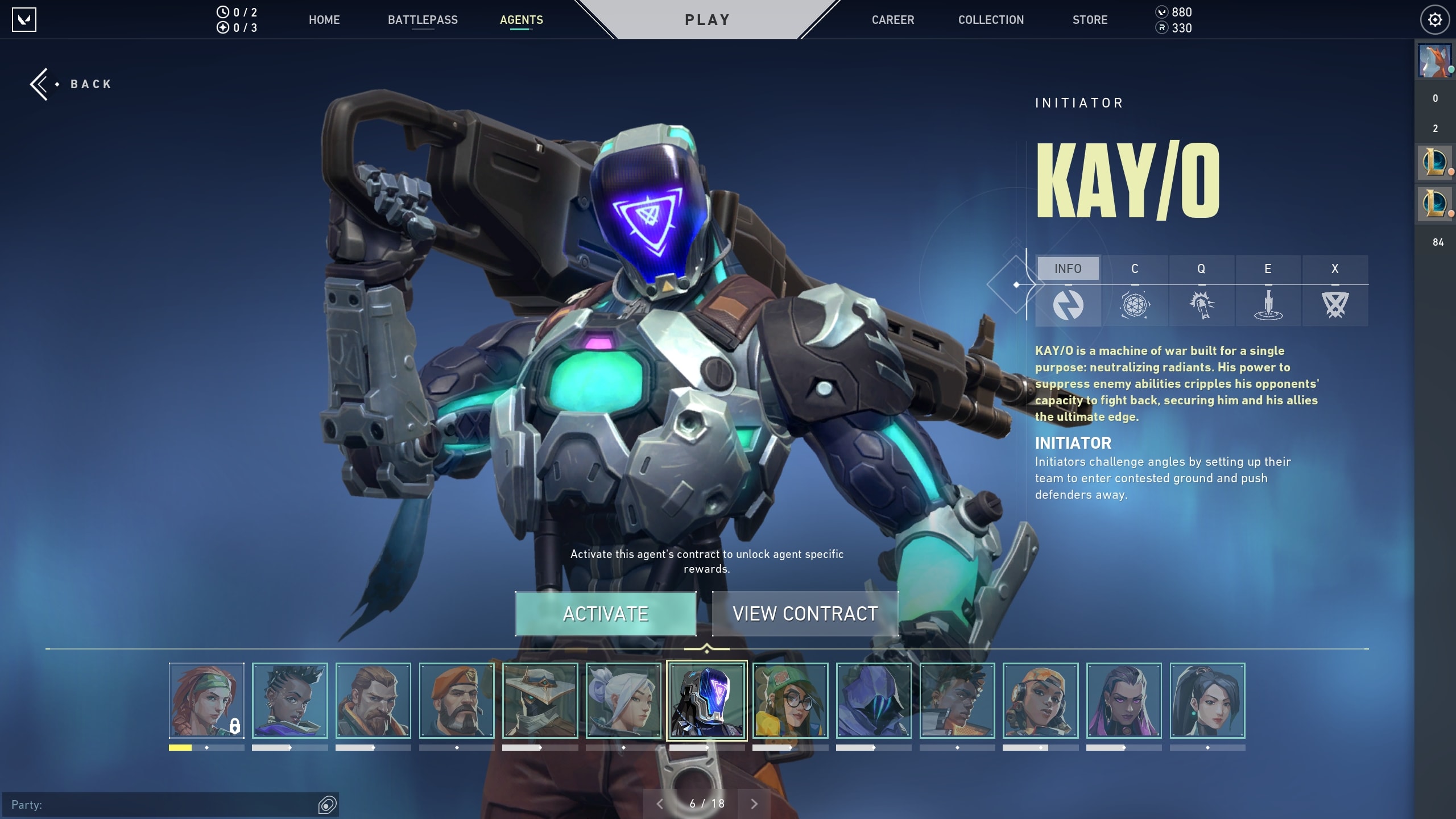Open the Career section
The image size is (1456, 819).
[x=893, y=20]
